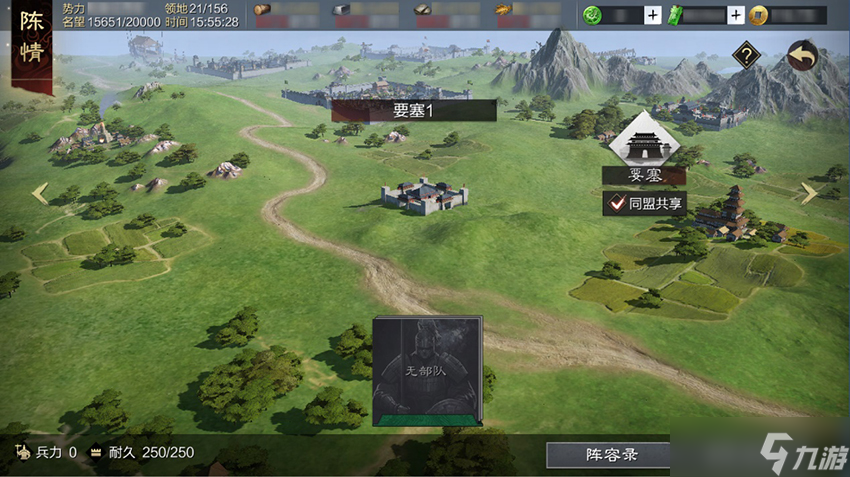
Task: Go back with the return arrow button
Action: [801, 56]
